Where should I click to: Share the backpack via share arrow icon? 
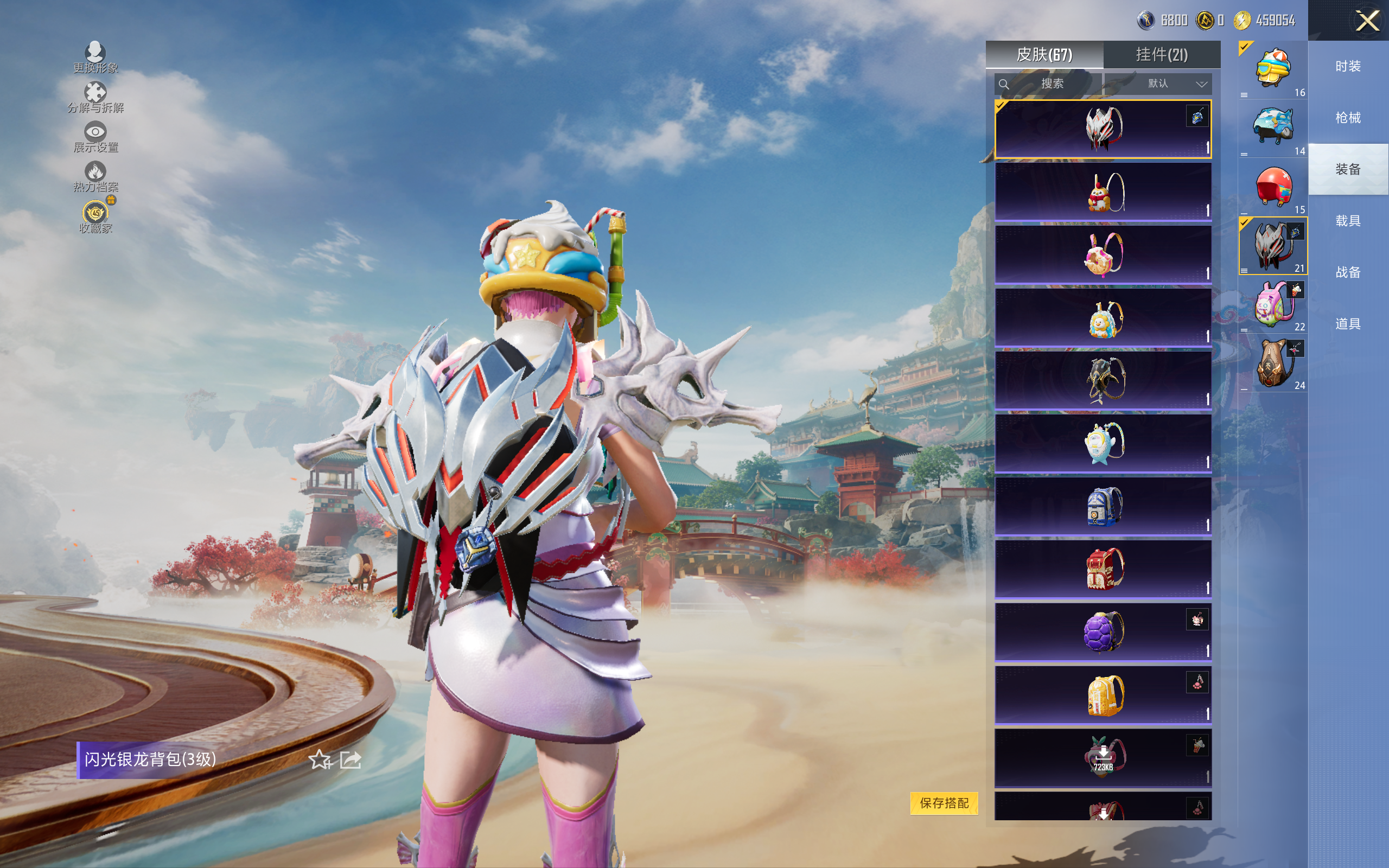tap(350, 759)
